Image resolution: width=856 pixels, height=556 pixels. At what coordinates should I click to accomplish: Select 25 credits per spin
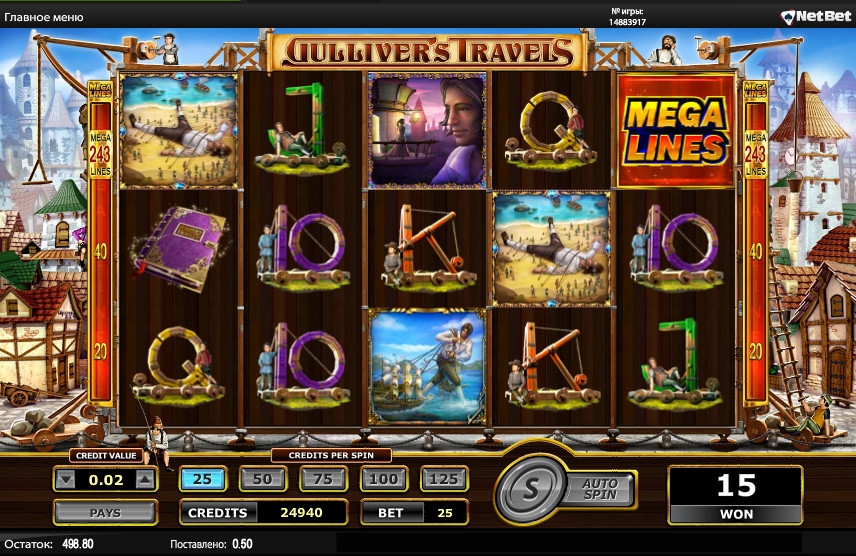tap(202, 479)
